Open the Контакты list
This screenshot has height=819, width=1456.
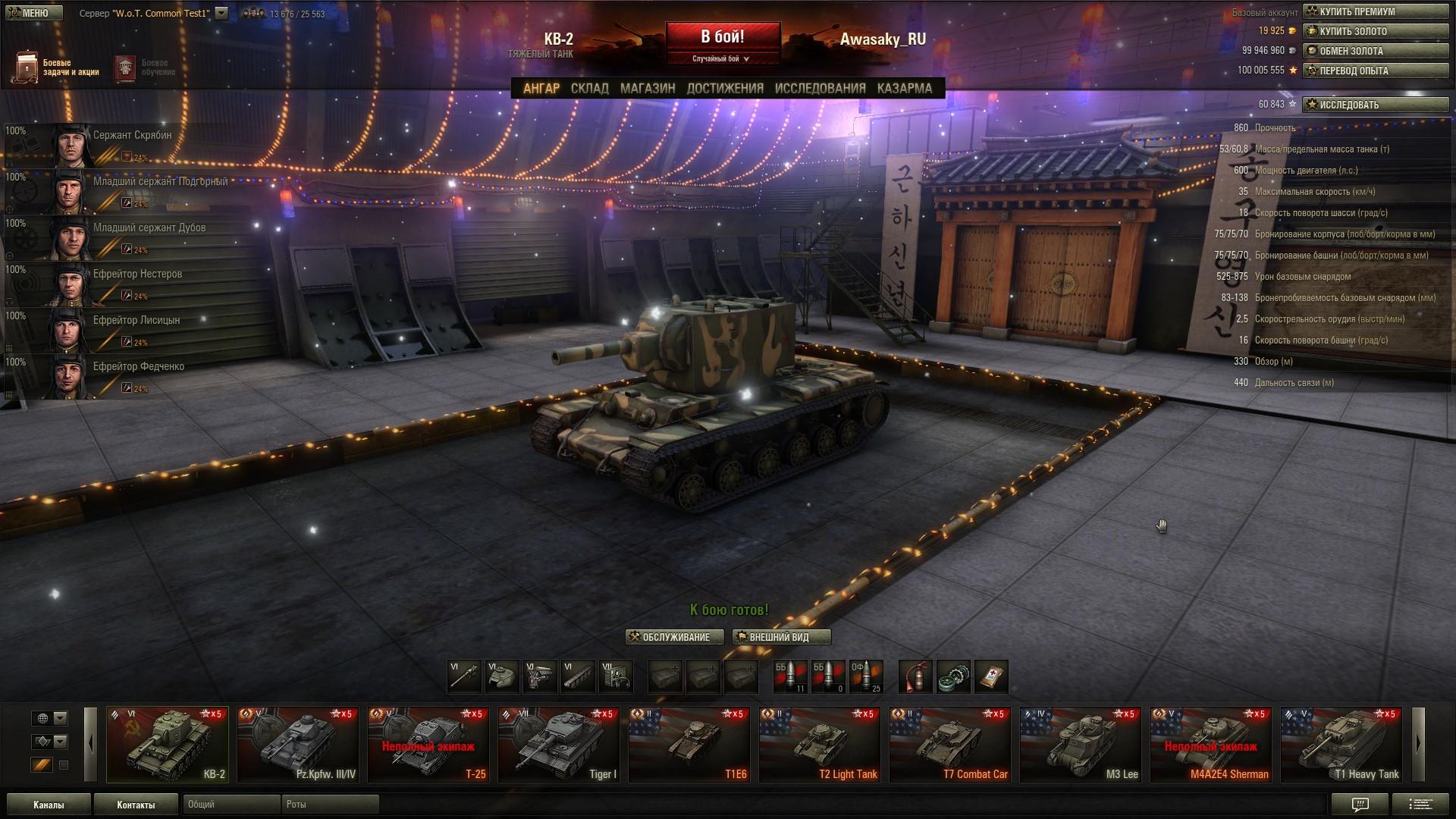pyautogui.click(x=136, y=805)
